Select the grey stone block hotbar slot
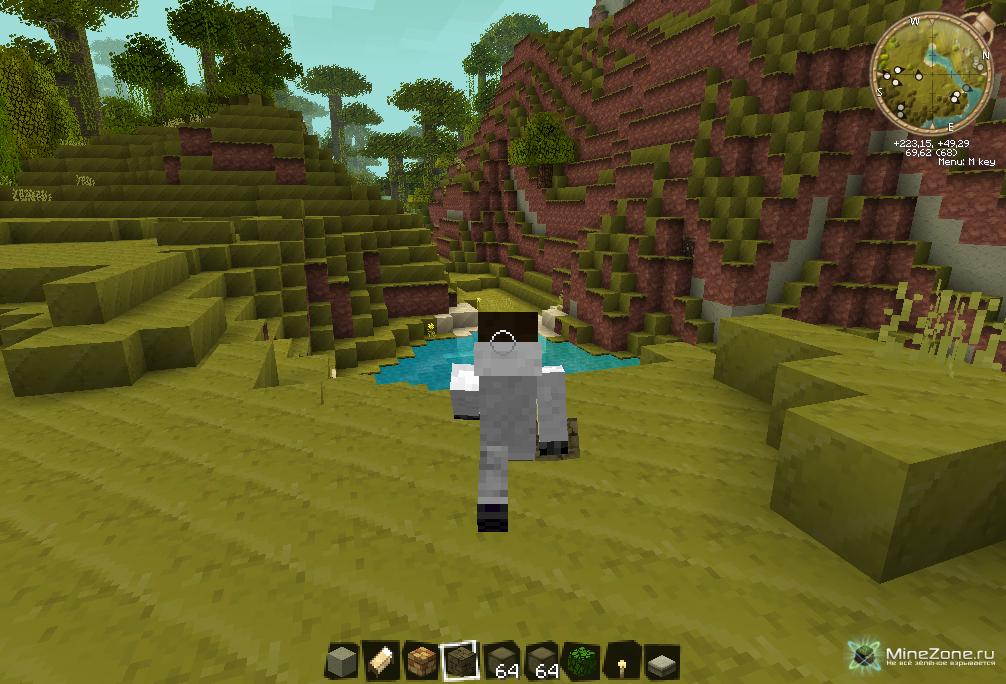 pos(342,660)
